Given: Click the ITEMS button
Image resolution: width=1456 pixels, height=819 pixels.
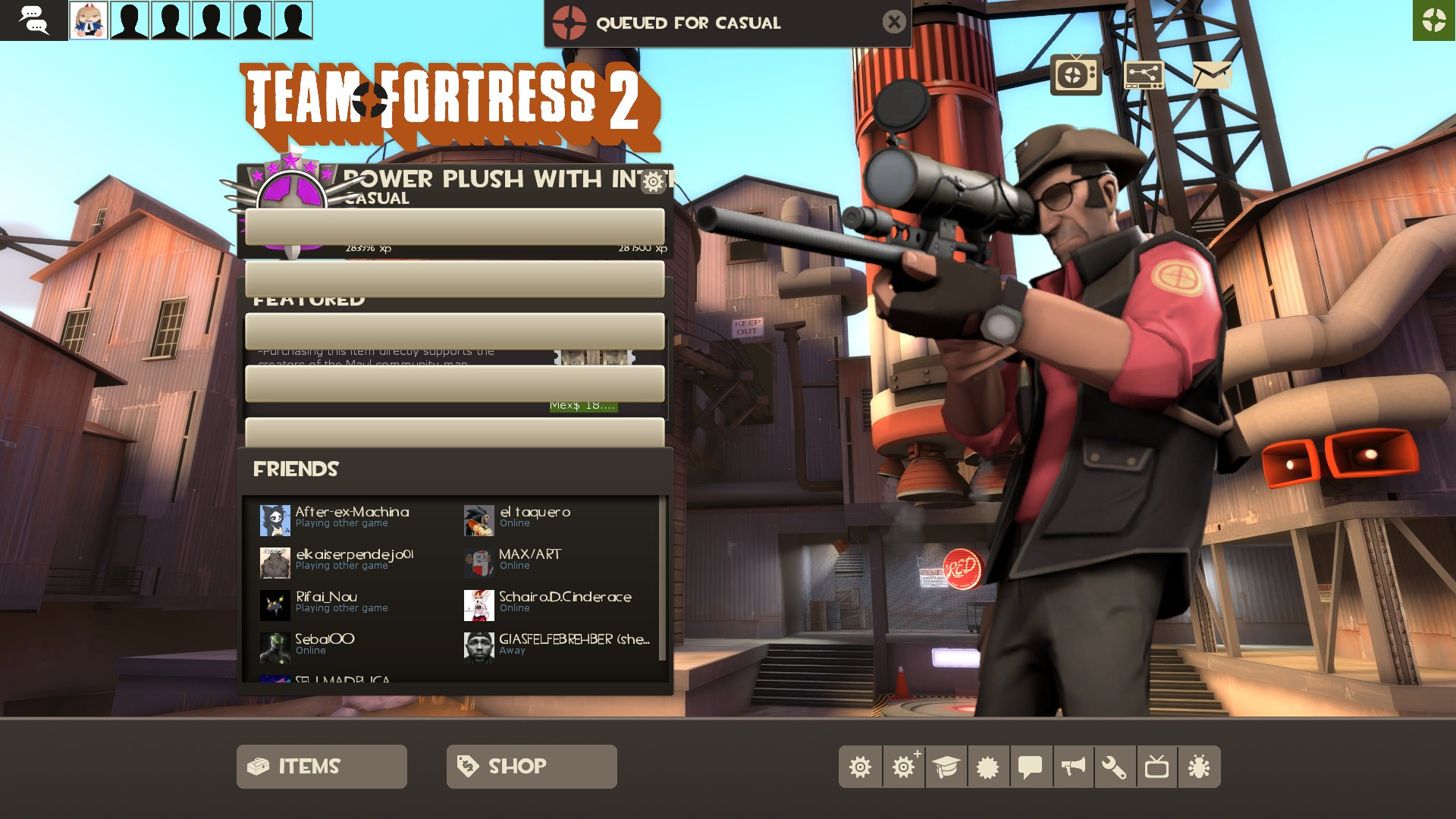Looking at the screenshot, I should tap(321, 766).
